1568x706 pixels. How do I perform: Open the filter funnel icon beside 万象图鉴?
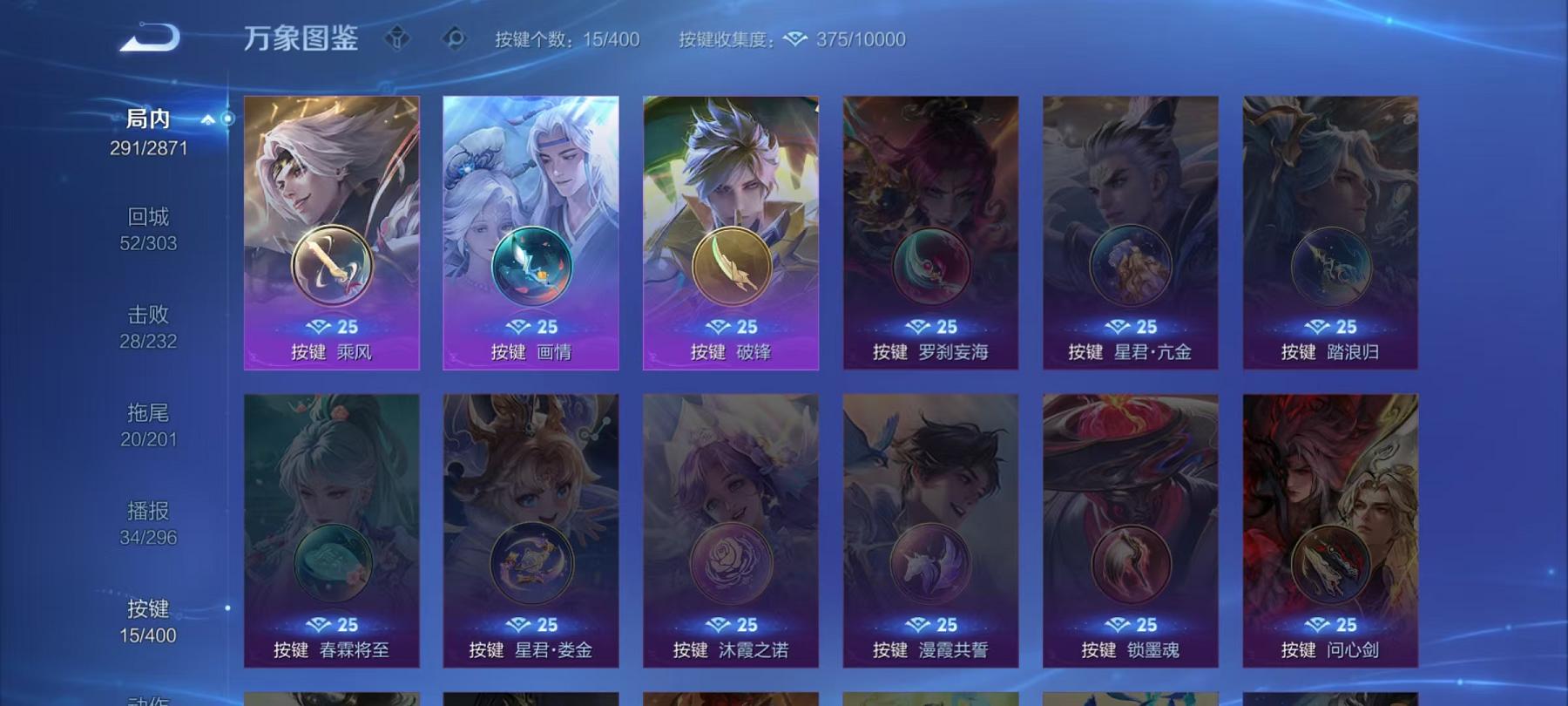click(x=396, y=37)
